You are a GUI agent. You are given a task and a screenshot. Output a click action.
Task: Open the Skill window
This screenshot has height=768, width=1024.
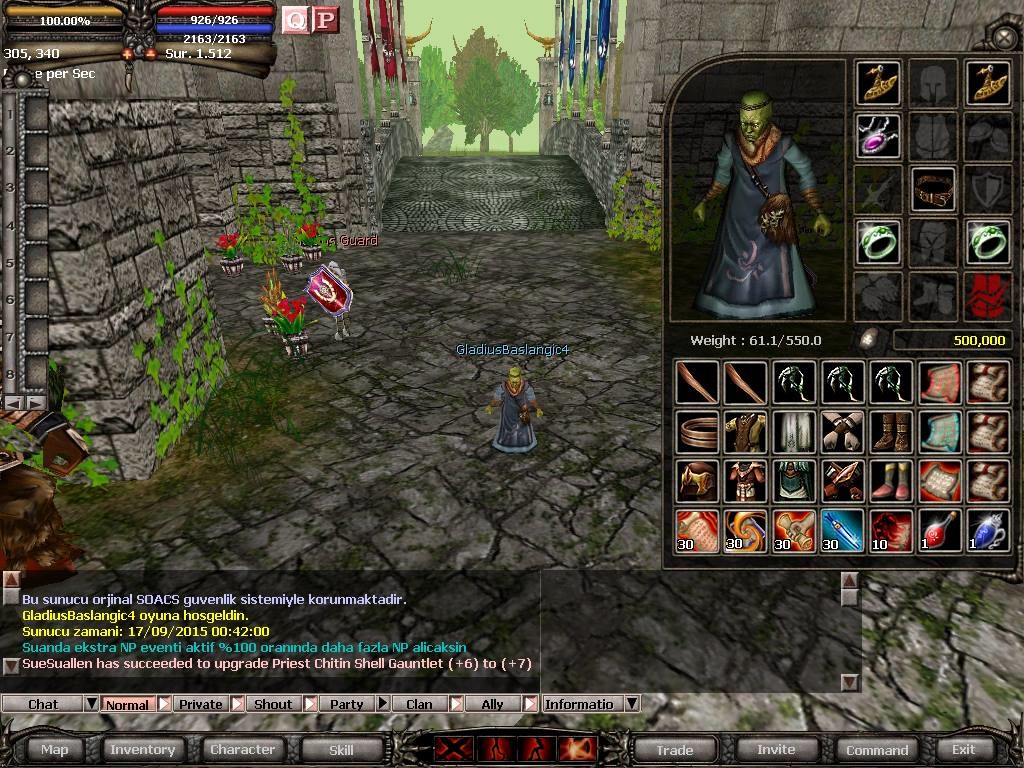(341, 749)
